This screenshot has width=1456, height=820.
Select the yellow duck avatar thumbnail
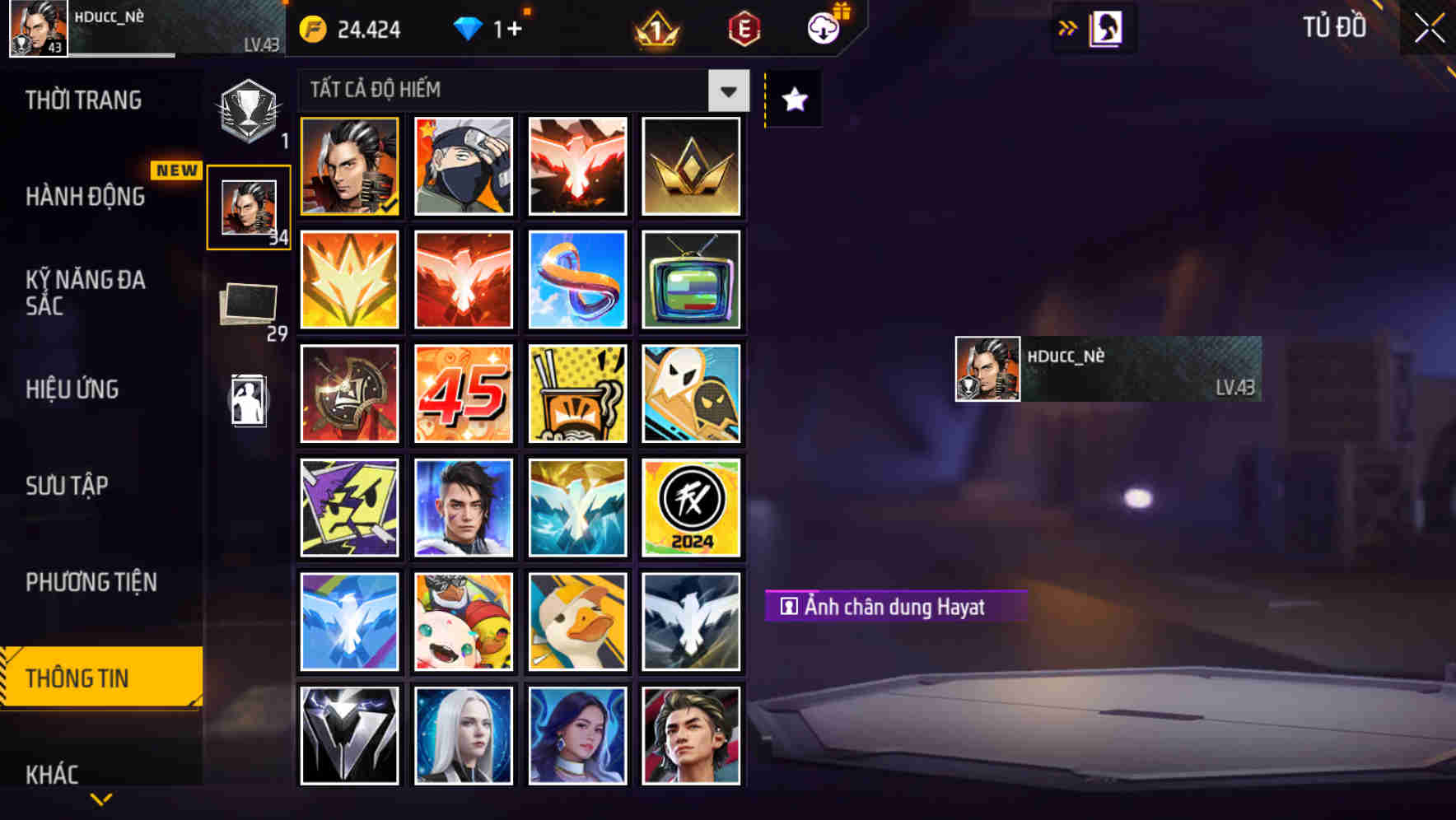point(577,622)
